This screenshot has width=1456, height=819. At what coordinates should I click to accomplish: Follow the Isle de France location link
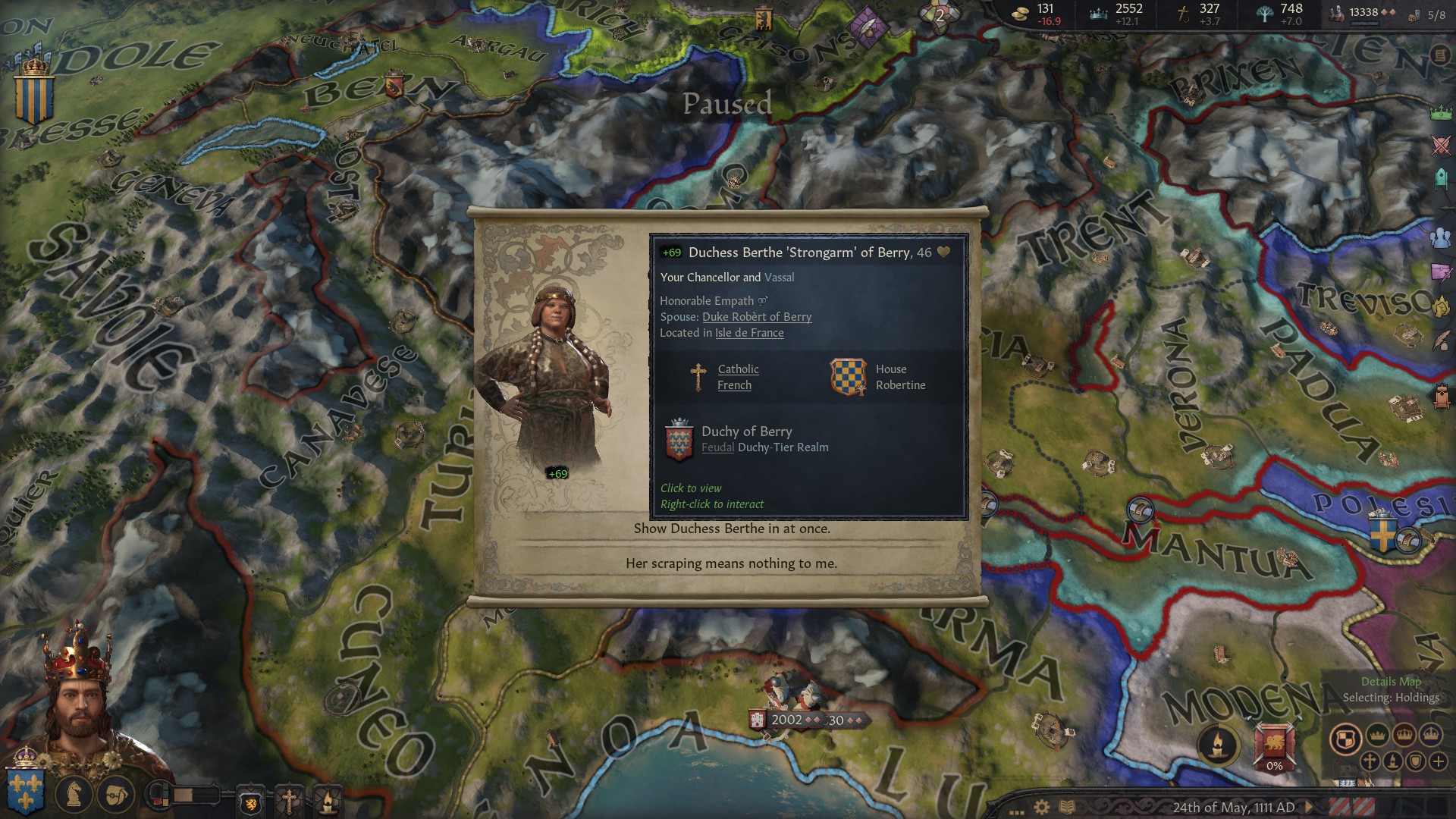[749, 333]
